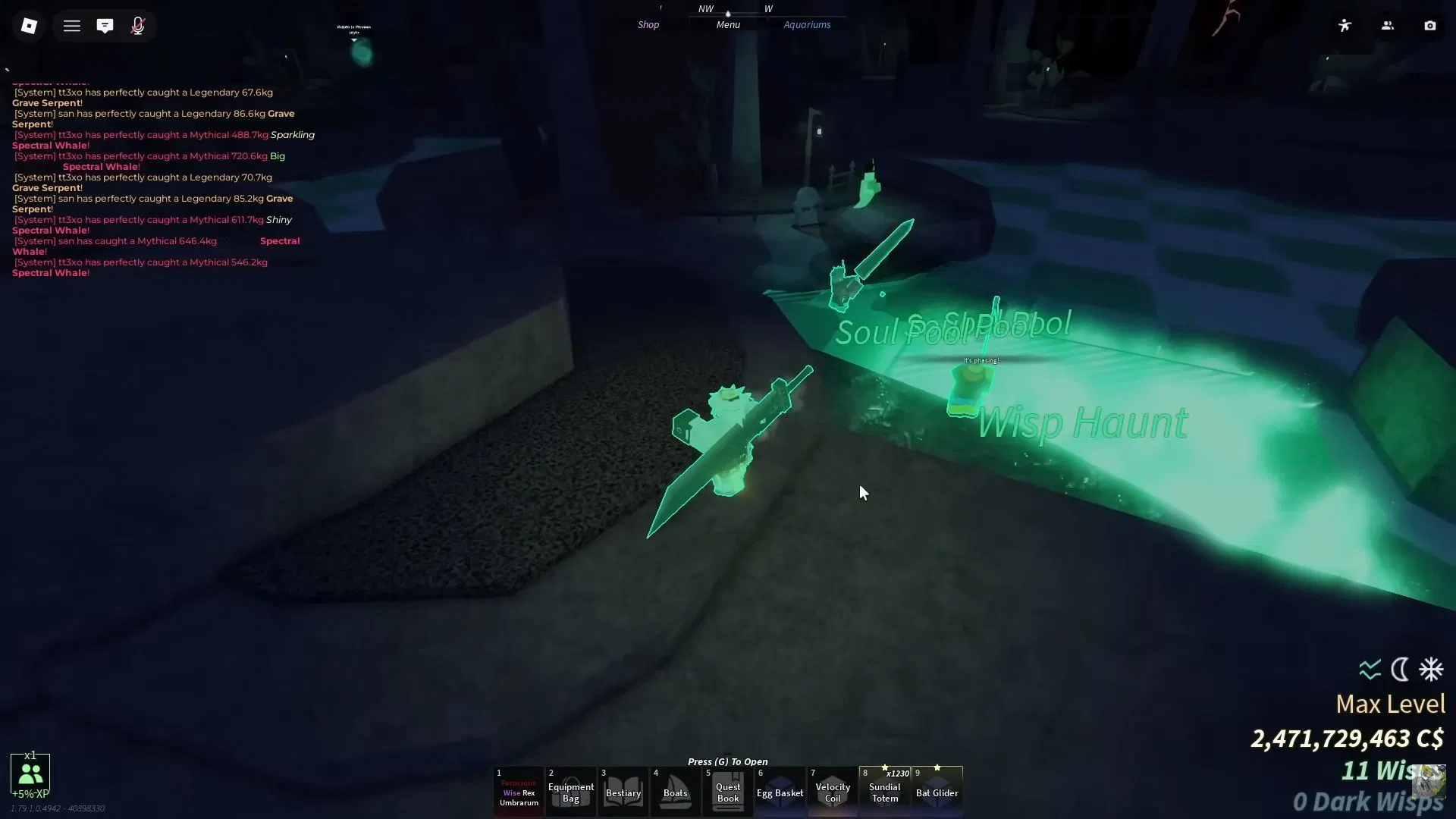Toggle the chat window open

tap(105, 25)
